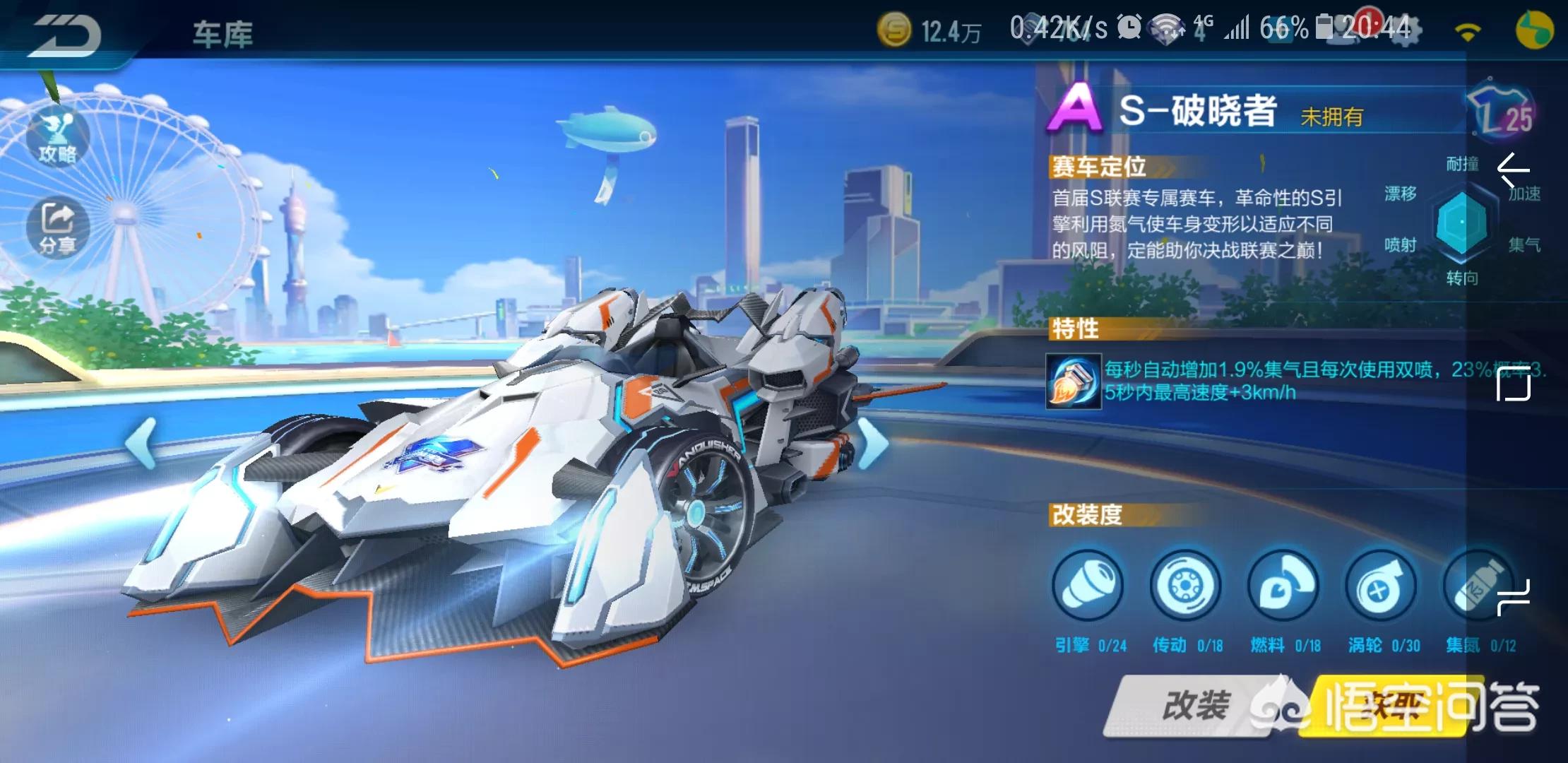This screenshot has height=763, width=1568.
Task: View the car's special trait icon
Action: coord(1074,381)
